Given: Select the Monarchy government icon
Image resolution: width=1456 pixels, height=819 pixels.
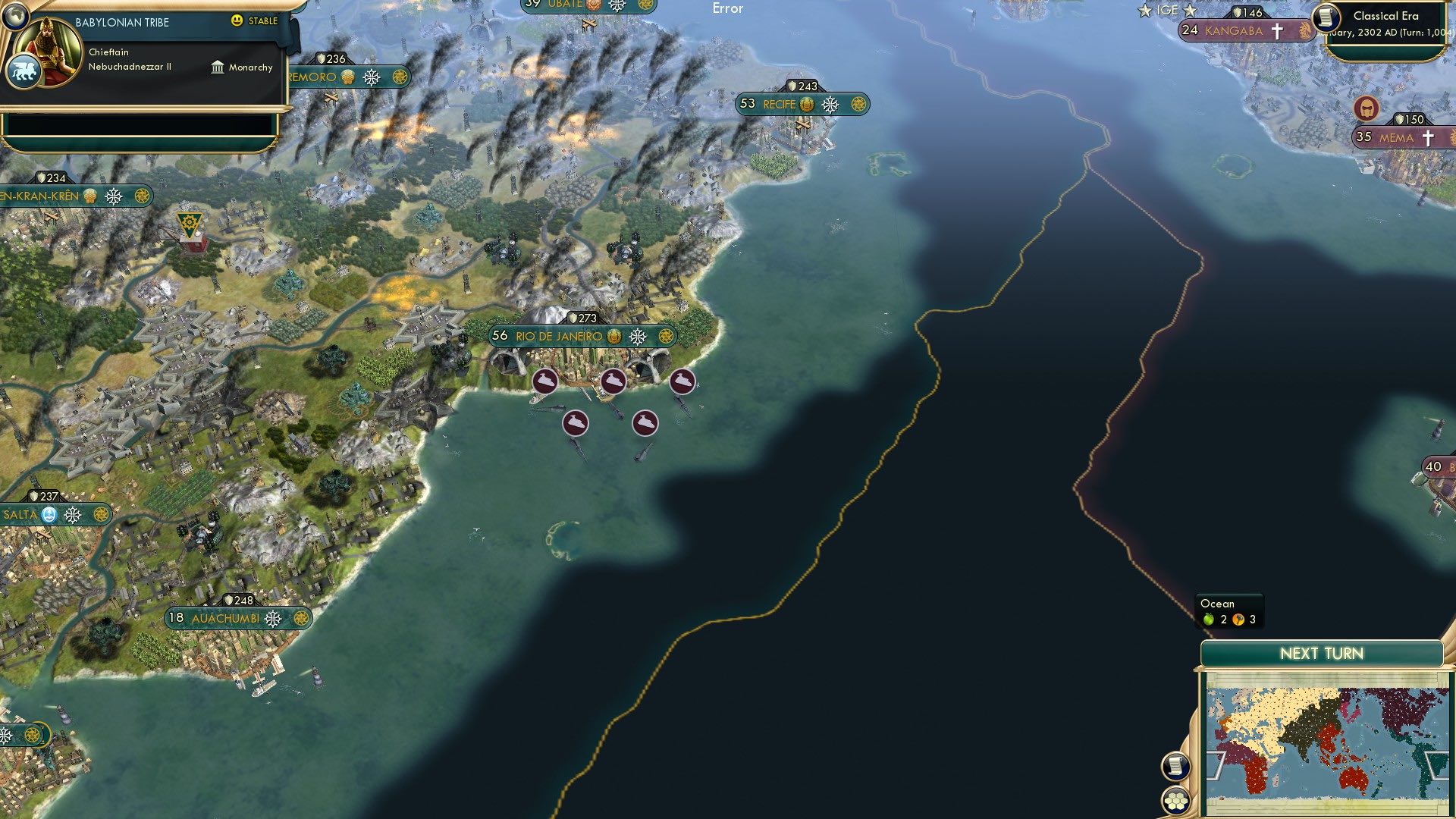Looking at the screenshot, I should click(216, 67).
